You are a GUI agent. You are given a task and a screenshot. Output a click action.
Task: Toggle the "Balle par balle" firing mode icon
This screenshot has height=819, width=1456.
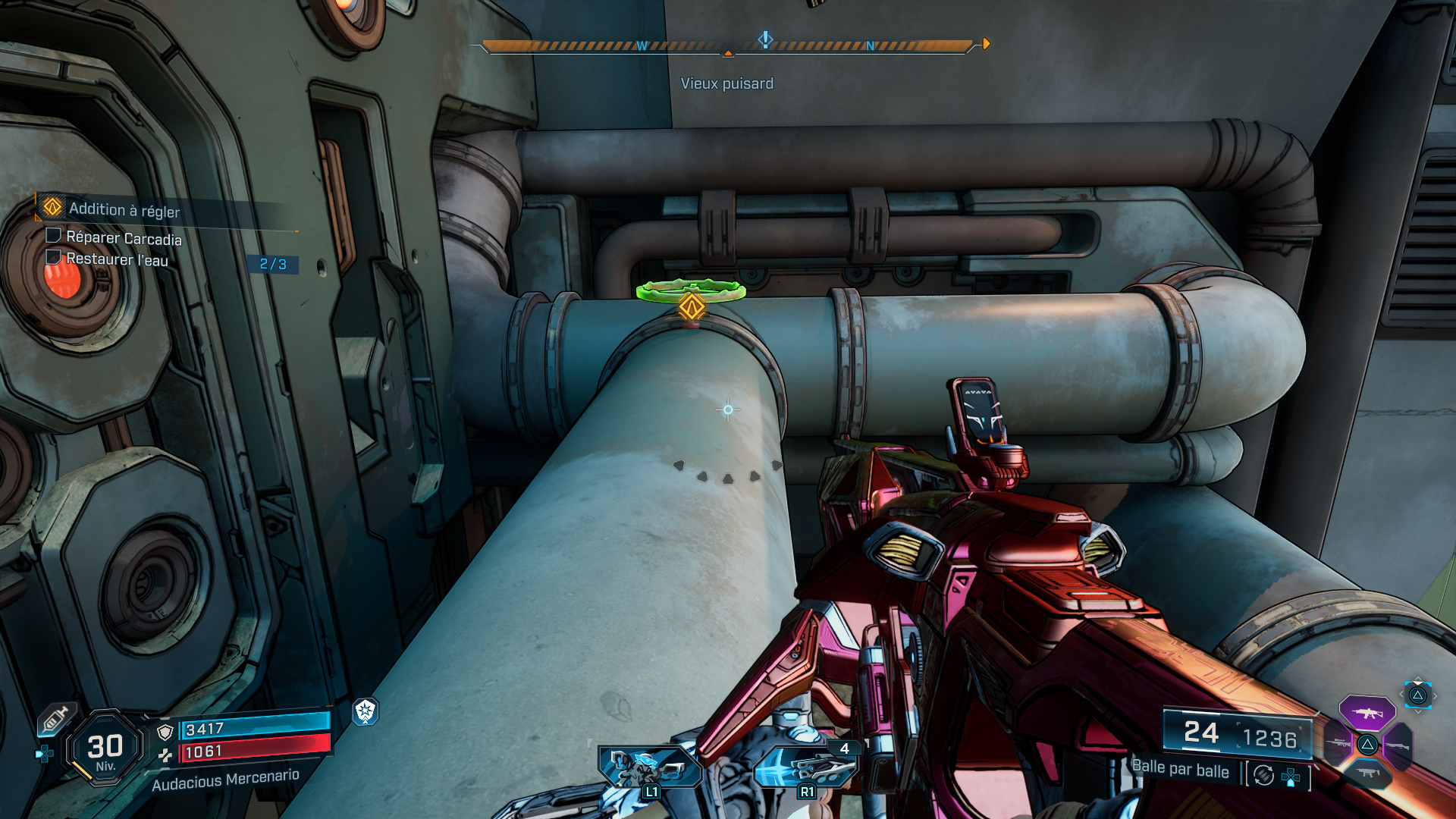(x=1263, y=775)
